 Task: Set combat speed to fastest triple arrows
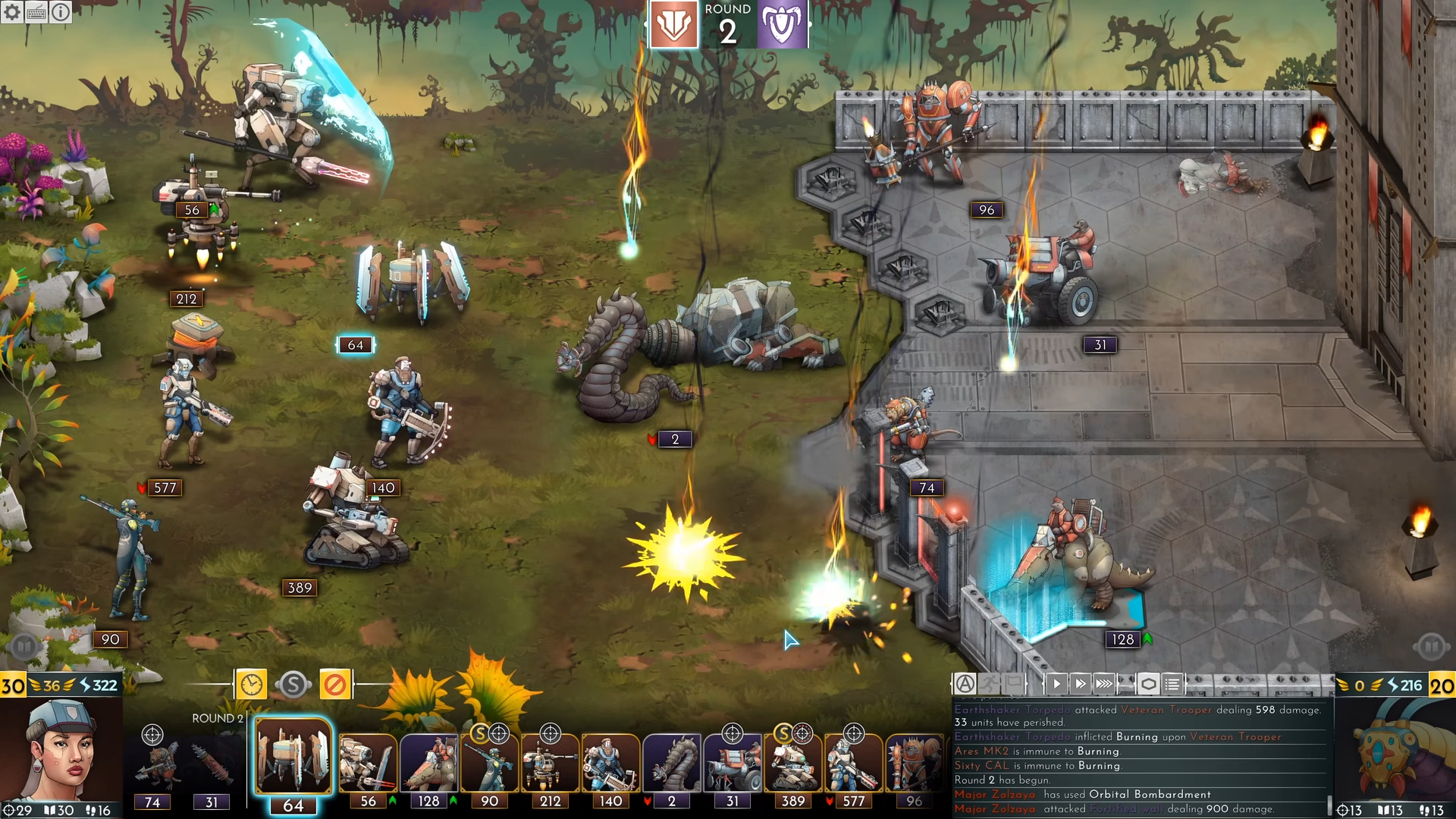[1104, 684]
